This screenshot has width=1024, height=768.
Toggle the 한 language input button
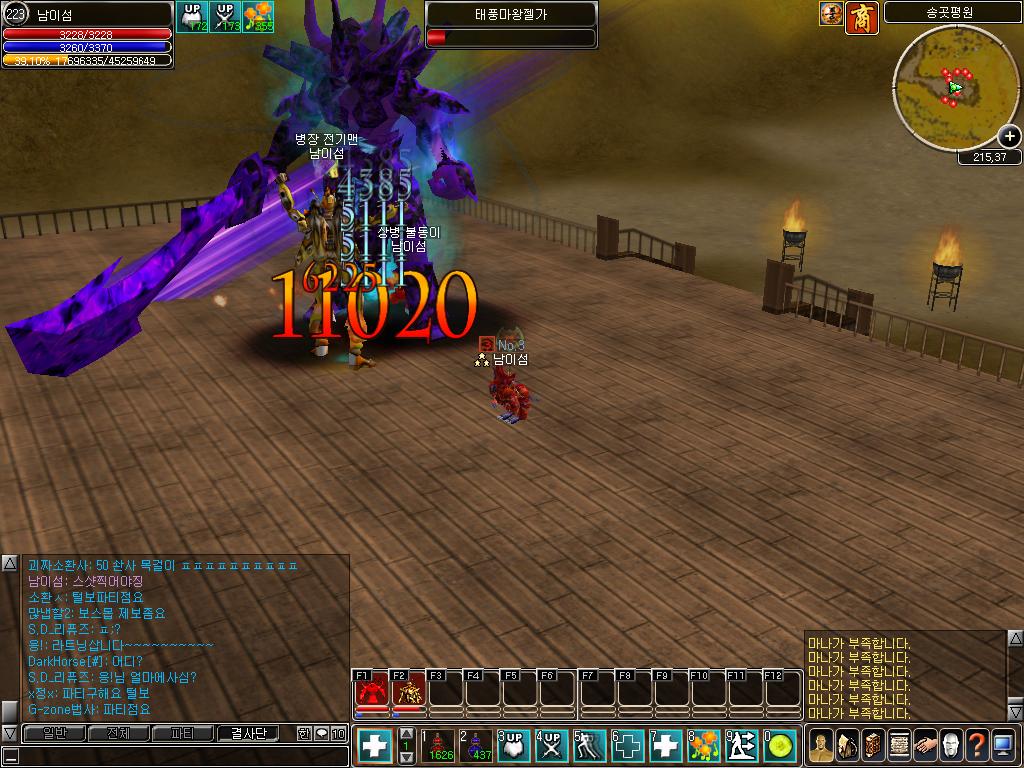tap(304, 734)
